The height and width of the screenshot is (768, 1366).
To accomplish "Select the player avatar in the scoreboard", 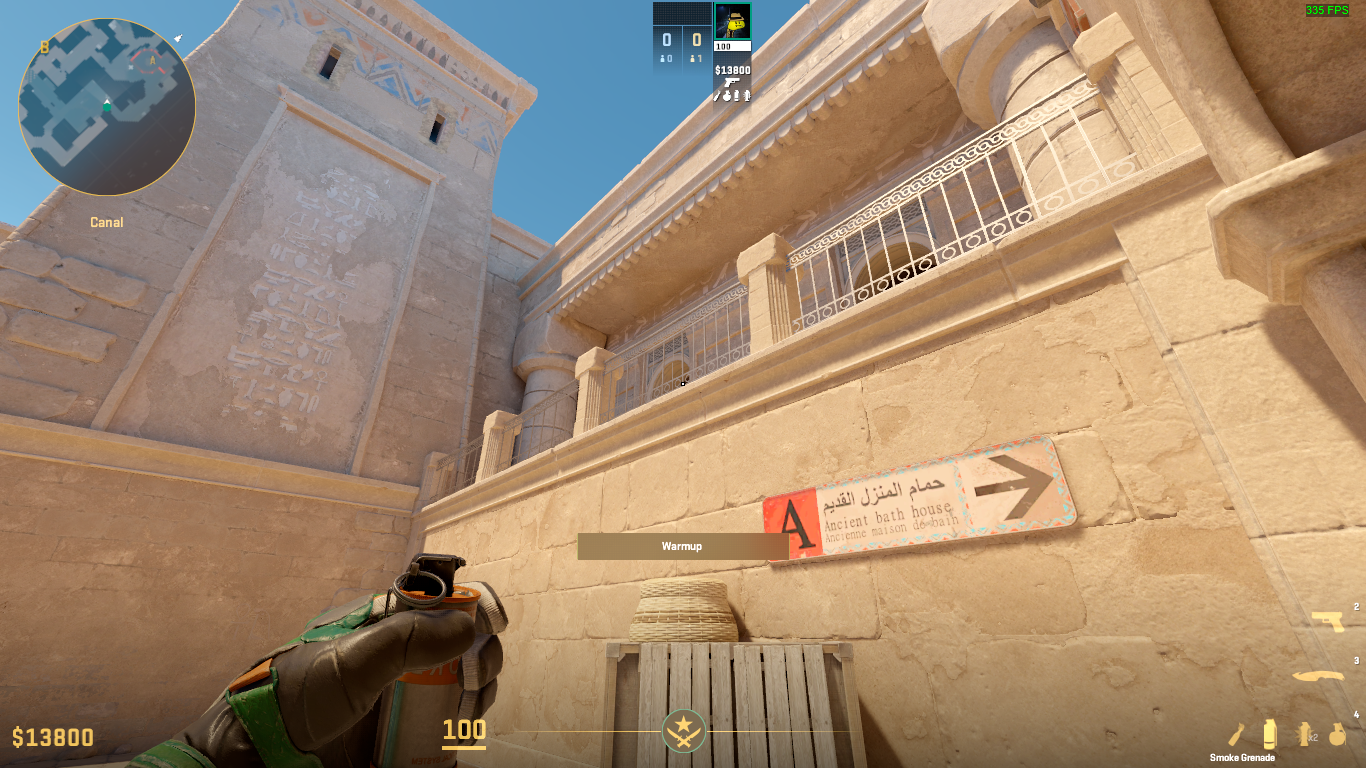I will [732, 21].
